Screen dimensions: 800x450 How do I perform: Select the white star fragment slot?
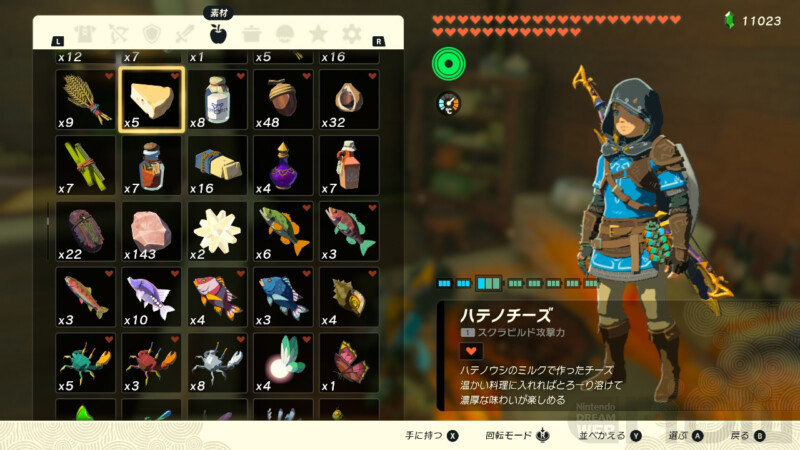(x=217, y=231)
